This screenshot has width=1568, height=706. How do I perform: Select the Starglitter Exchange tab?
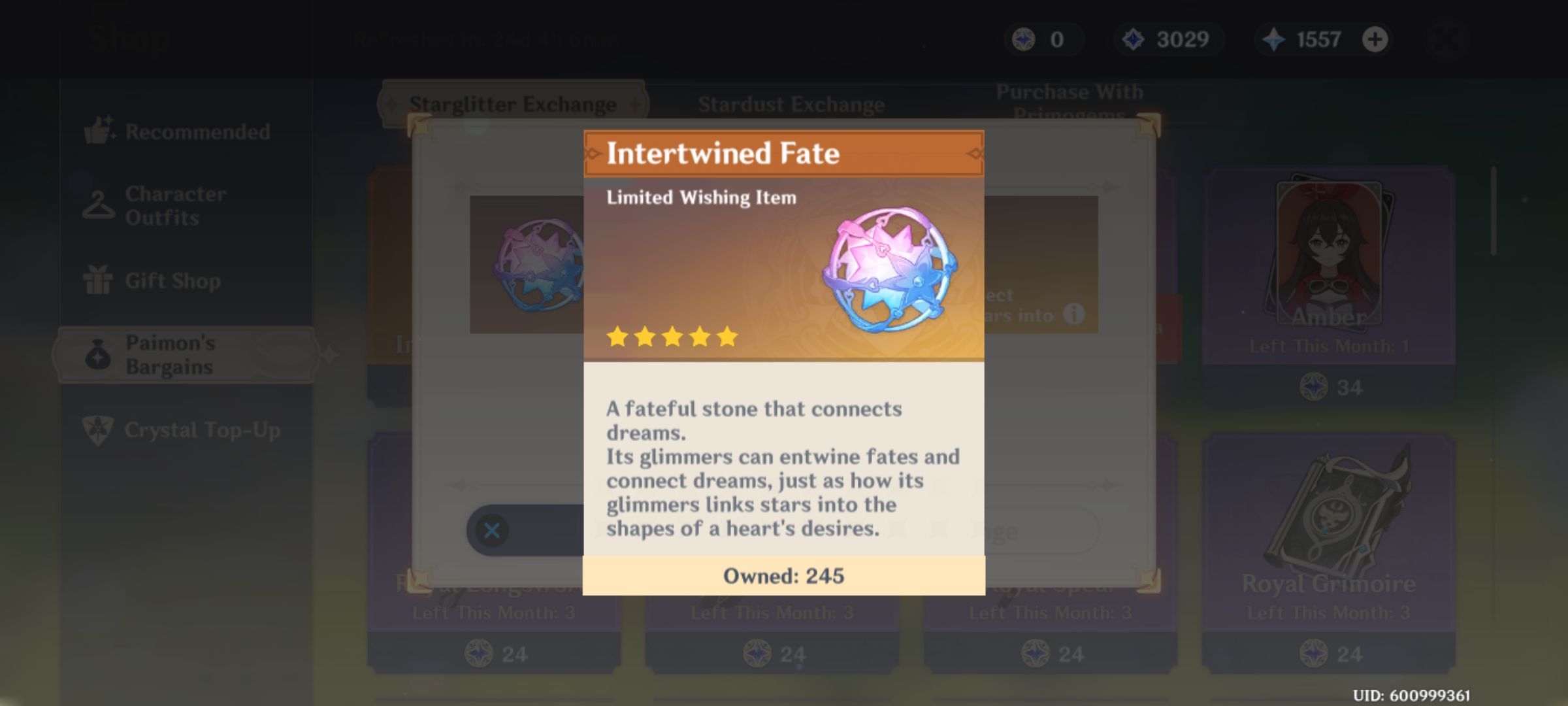514,103
